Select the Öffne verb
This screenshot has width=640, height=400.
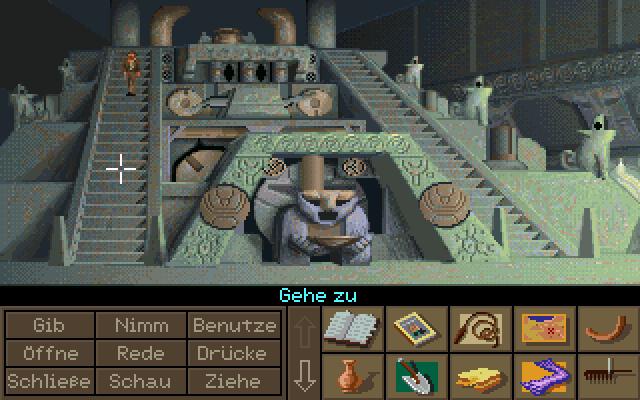[x=48, y=353]
